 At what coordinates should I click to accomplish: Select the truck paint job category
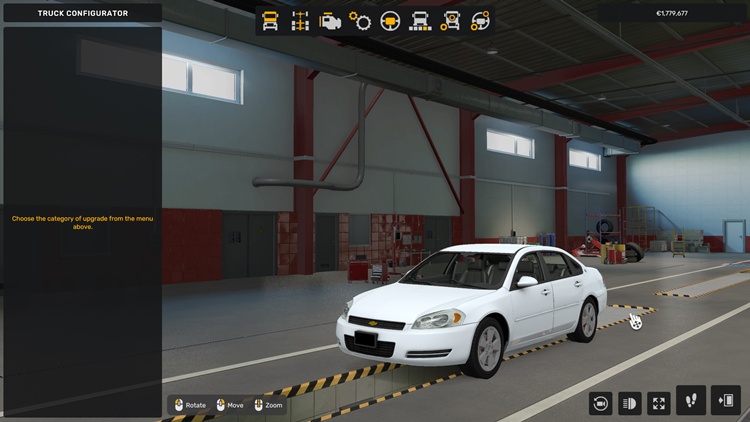421,21
